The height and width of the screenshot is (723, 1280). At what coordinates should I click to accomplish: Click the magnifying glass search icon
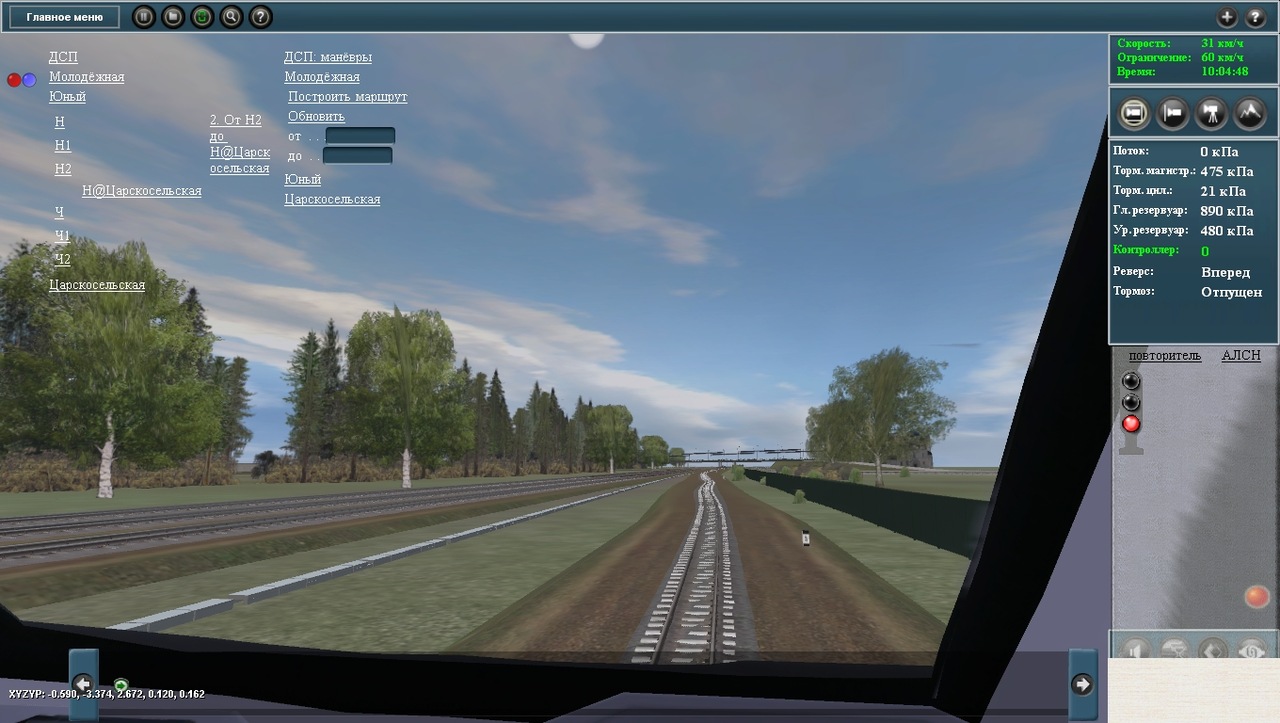coord(231,17)
